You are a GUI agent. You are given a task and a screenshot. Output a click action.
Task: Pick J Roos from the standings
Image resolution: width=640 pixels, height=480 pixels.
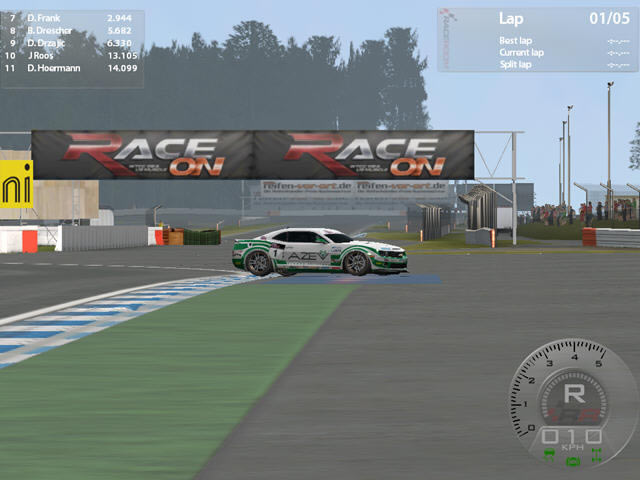pyautogui.click(x=42, y=55)
